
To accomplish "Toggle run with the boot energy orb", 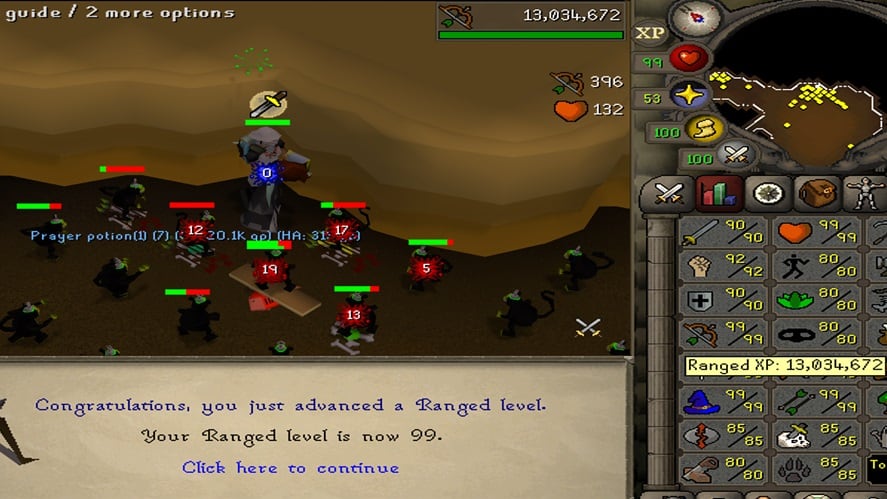I will coord(704,130).
